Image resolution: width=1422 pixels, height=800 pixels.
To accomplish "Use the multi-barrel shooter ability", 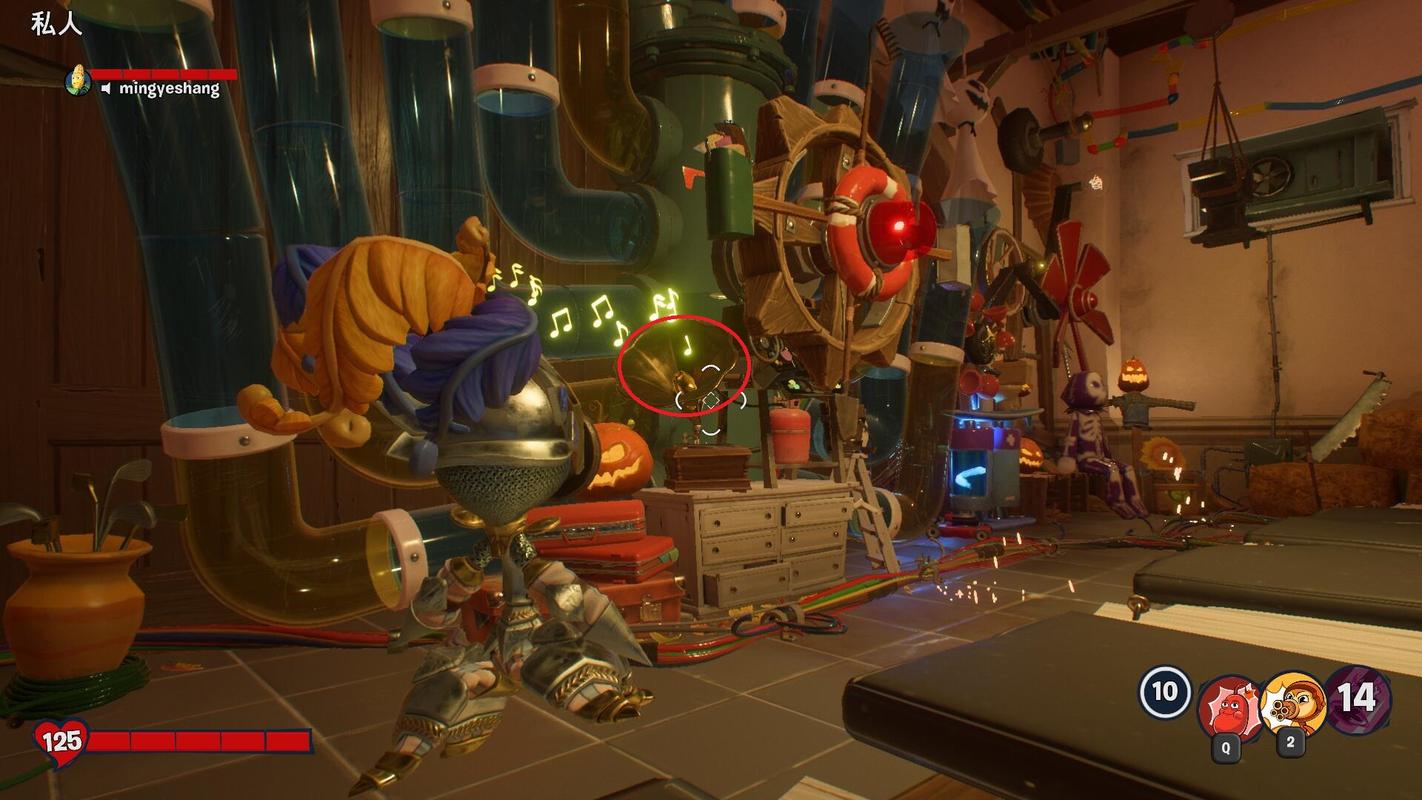I will point(1293,704).
